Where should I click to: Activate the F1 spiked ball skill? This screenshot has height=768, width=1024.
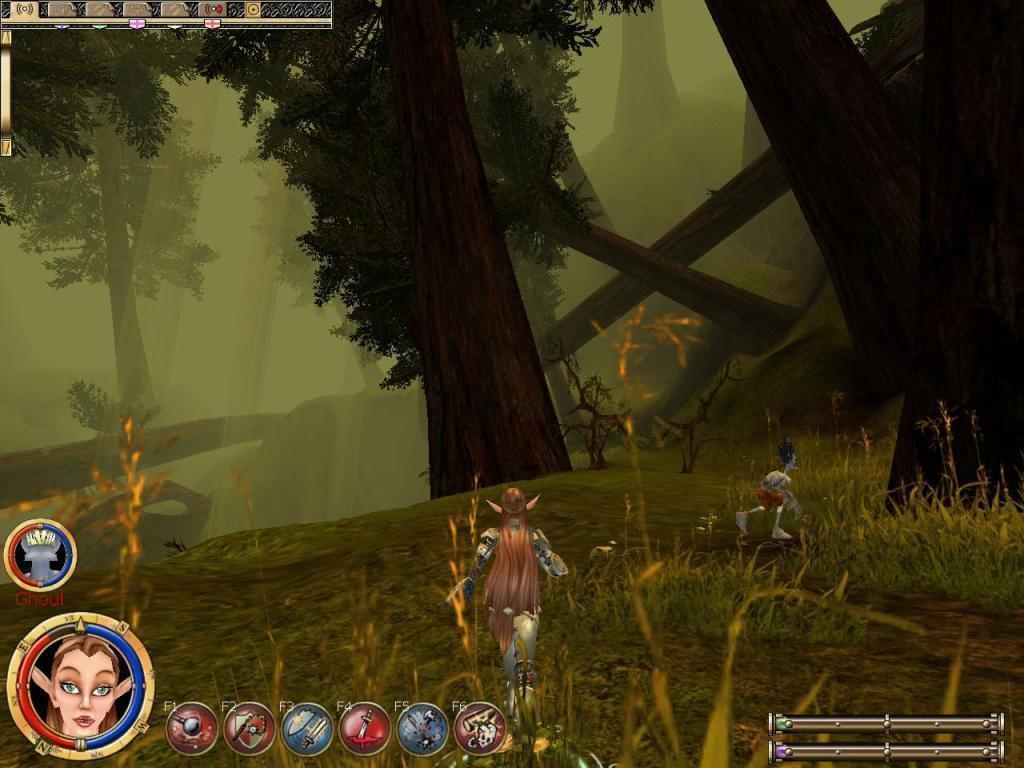(x=192, y=728)
